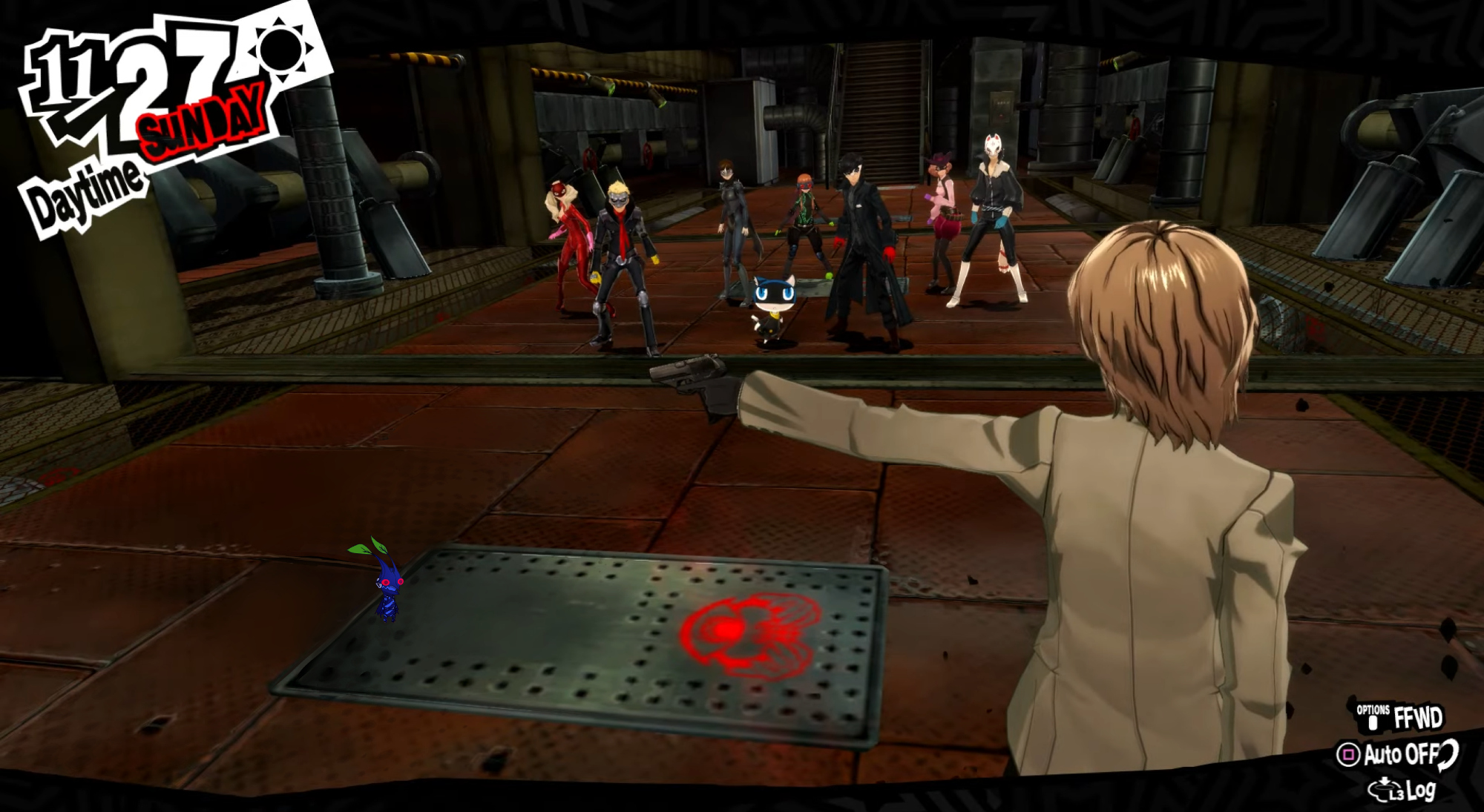This screenshot has height=812, width=1484.
Task: Toggle the Auto OFF setting
Action: 1396,755
